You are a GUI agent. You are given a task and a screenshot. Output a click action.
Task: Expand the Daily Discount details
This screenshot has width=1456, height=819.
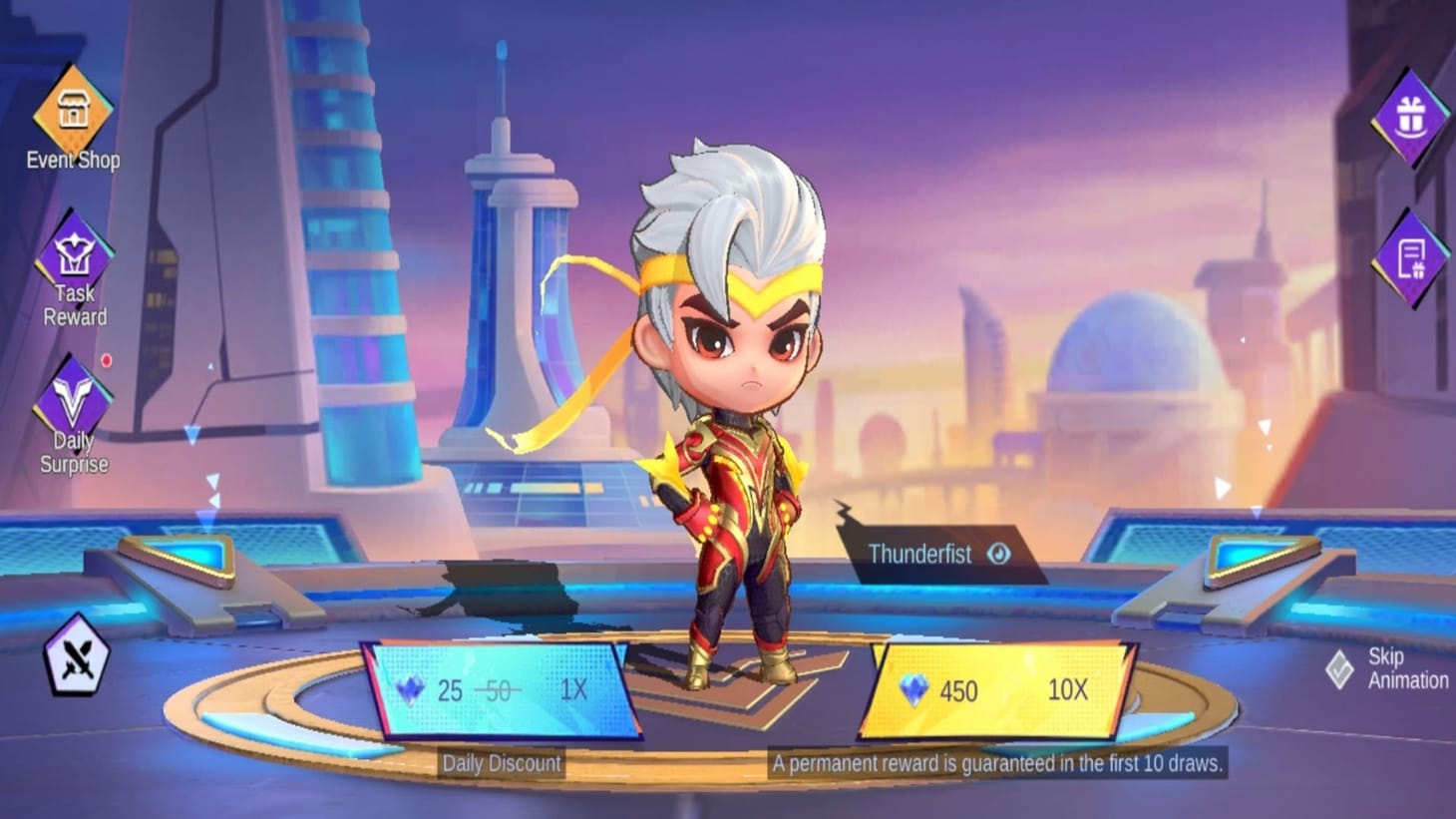pos(500,763)
